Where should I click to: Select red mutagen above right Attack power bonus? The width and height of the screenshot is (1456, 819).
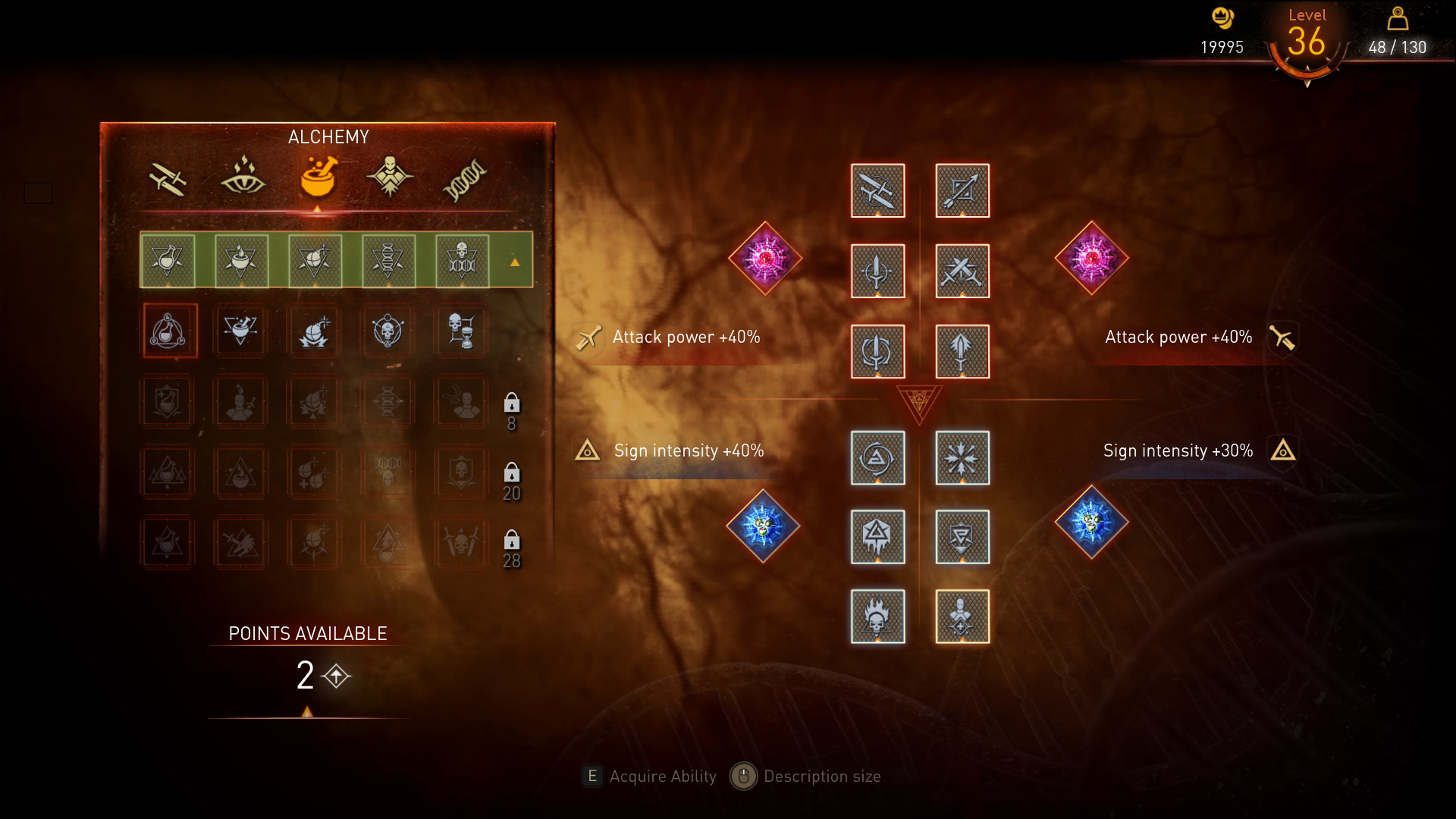click(x=1091, y=259)
